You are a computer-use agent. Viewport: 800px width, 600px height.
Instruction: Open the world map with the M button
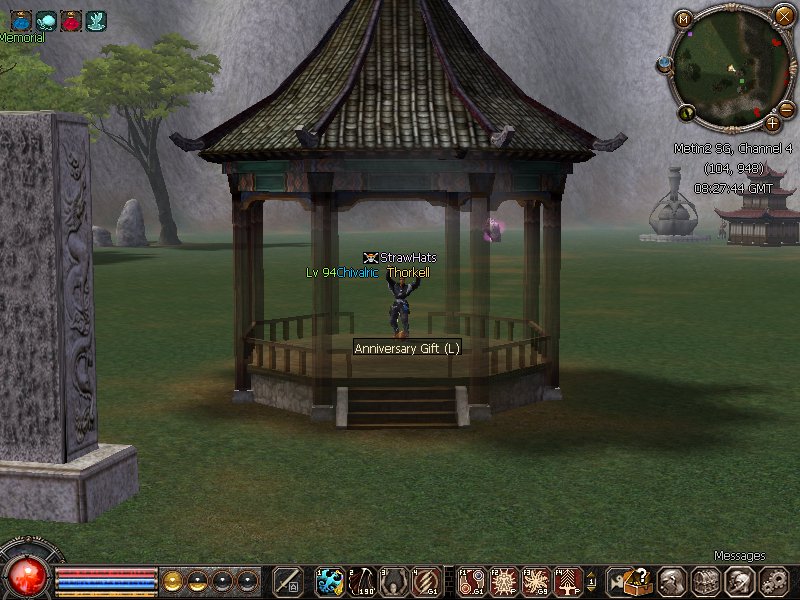(x=684, y=18)
